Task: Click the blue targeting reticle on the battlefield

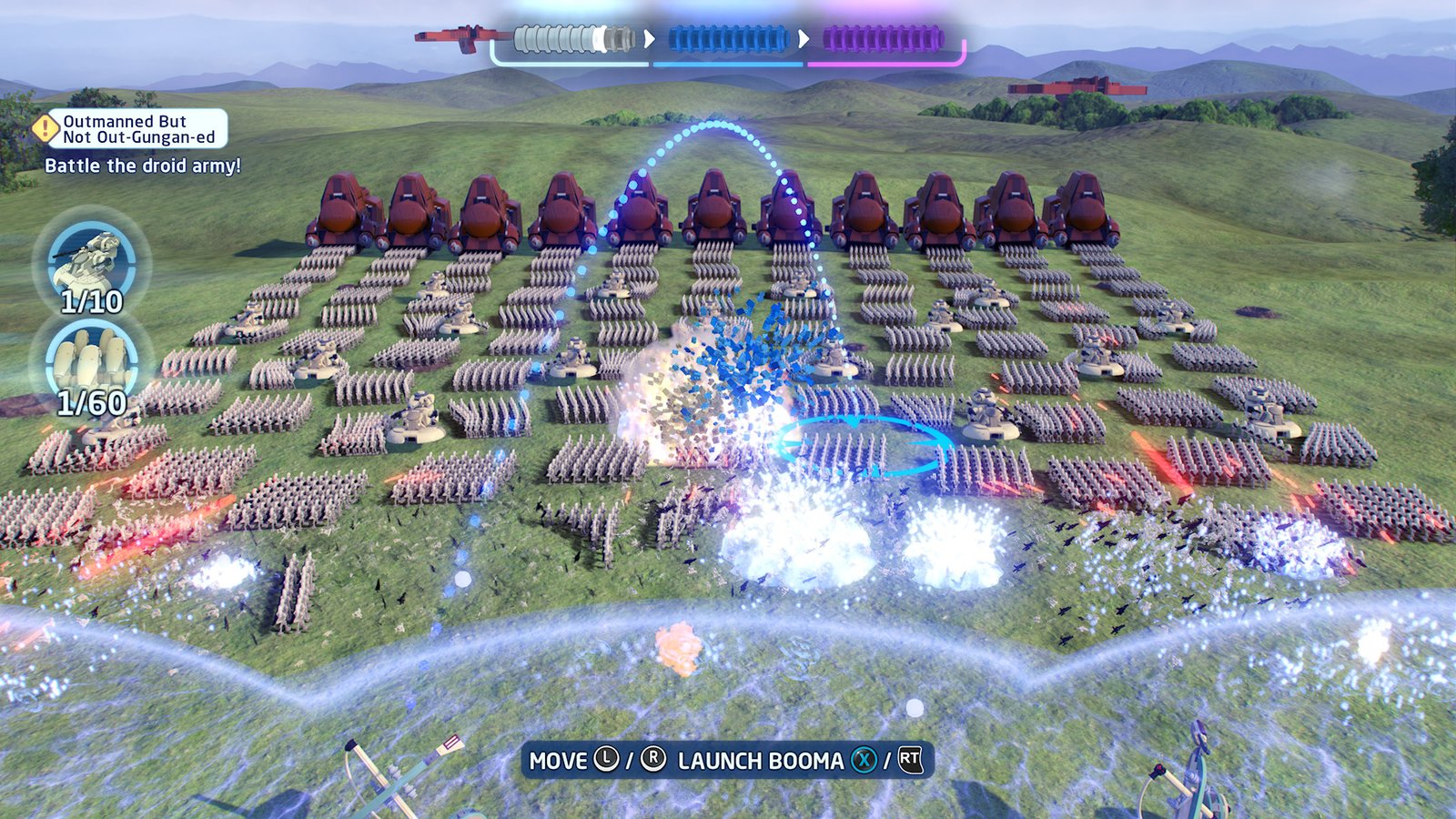Action: coord(863,447)
